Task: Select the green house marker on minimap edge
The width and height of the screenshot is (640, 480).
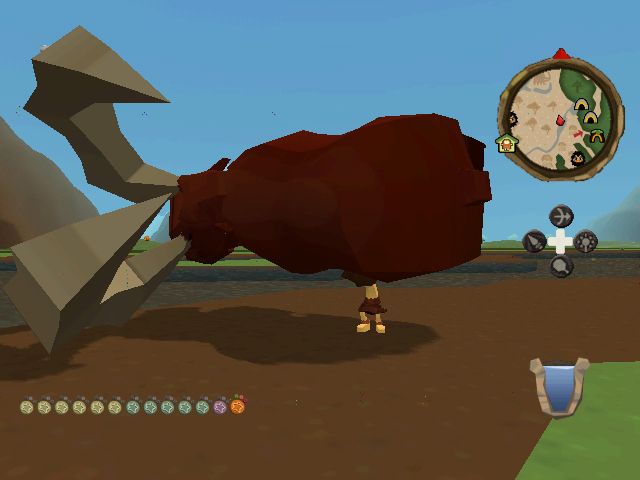Action: point(506,143)
